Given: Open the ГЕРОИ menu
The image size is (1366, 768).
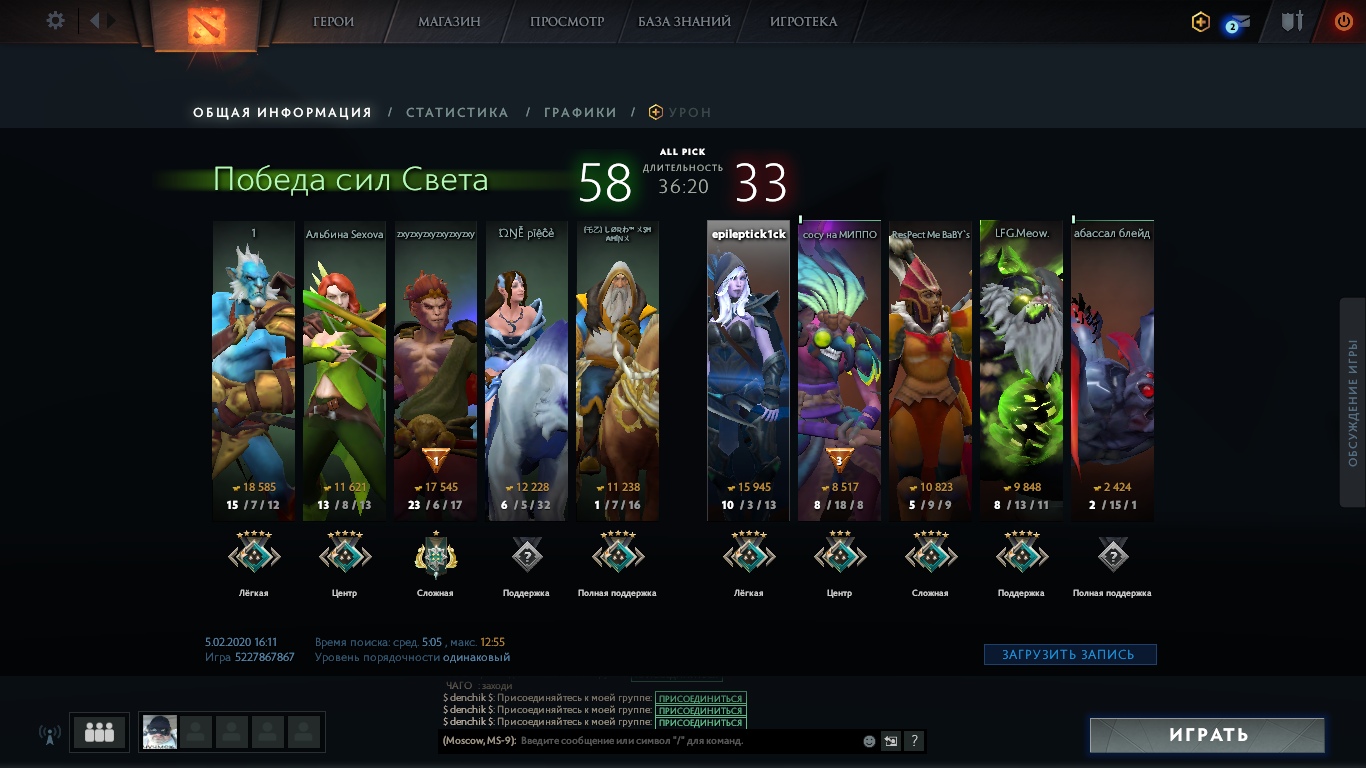Looking at the screenshot, I should click(x=334, y=21).
